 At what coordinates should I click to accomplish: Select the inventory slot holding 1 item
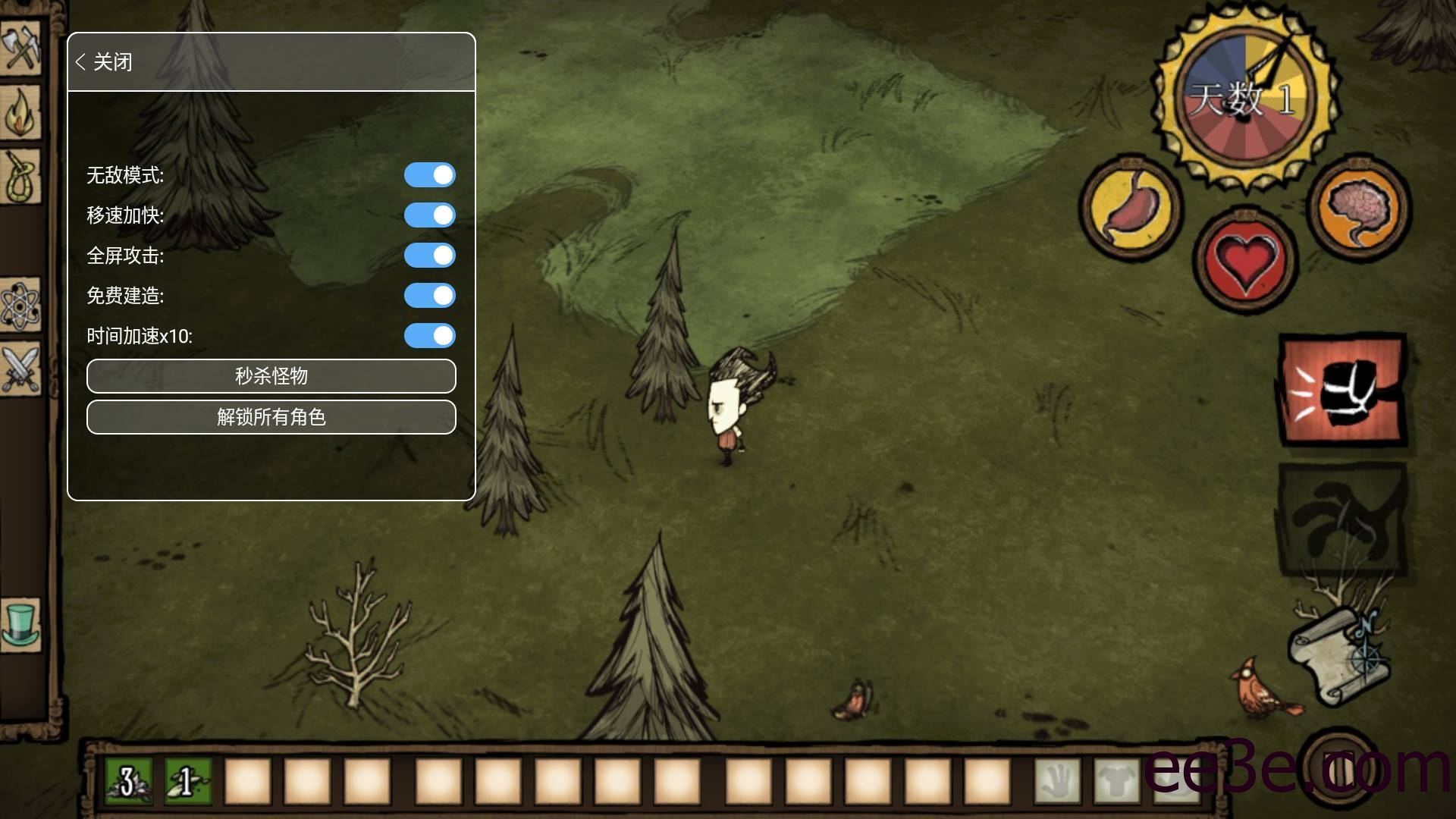pyautogui.click(x=187, y=781)
